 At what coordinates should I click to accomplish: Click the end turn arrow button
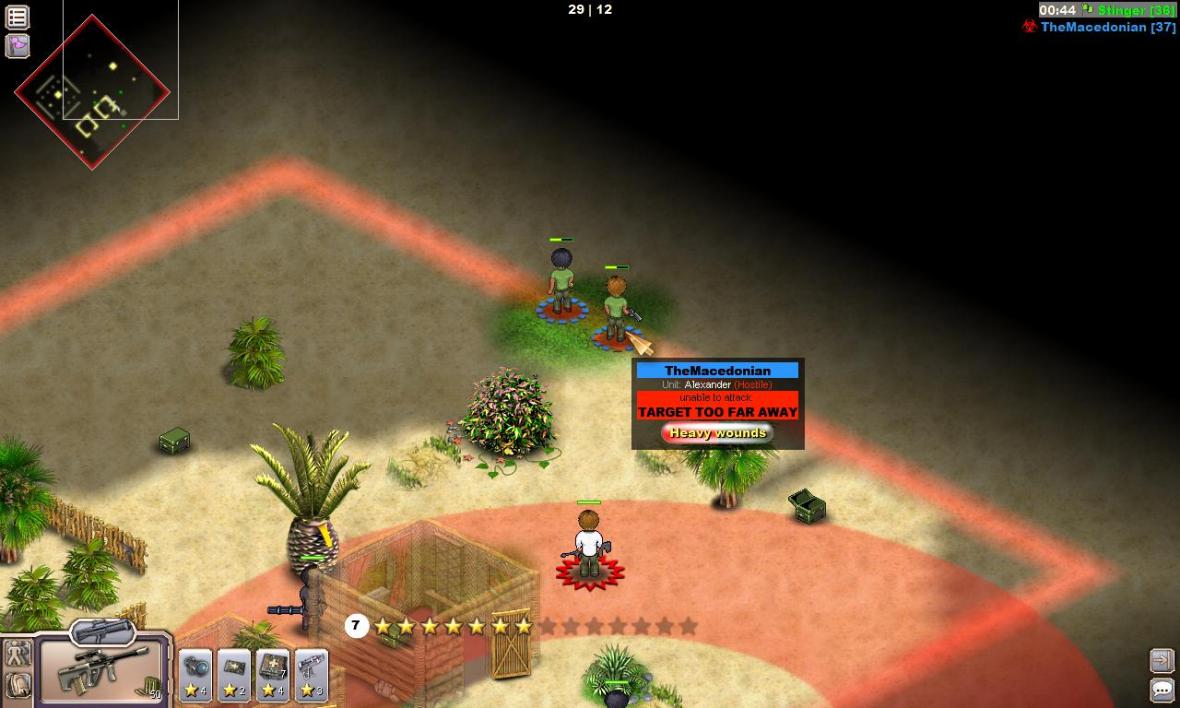point(1161,660)
